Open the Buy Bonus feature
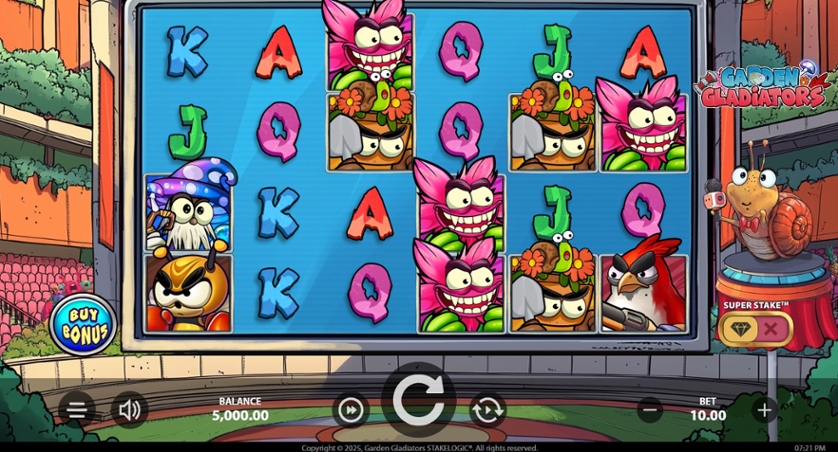The width and height of the screenshot is (838, 452). 84,323
